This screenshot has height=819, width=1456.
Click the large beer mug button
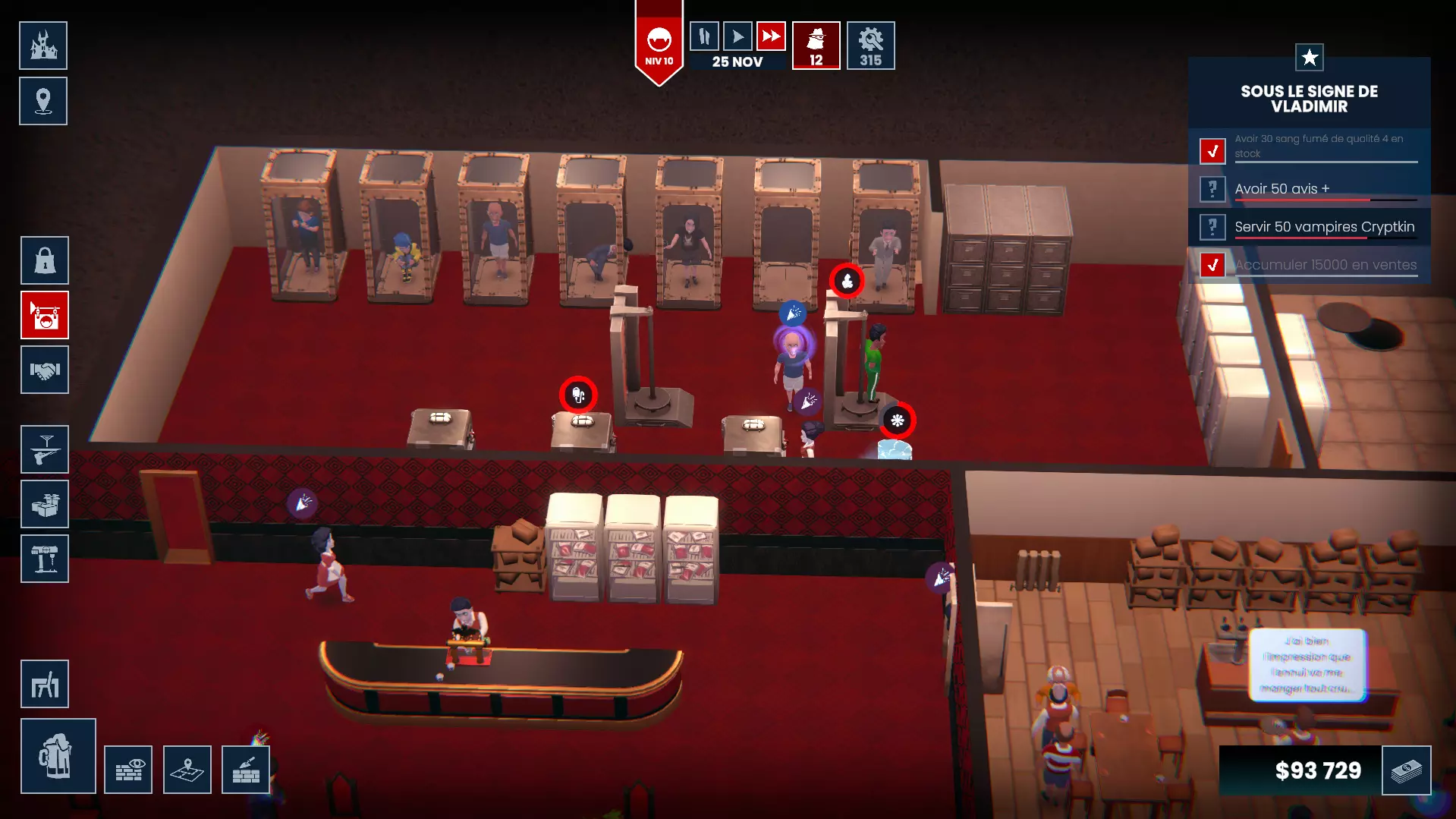click(x=58, y=756)
